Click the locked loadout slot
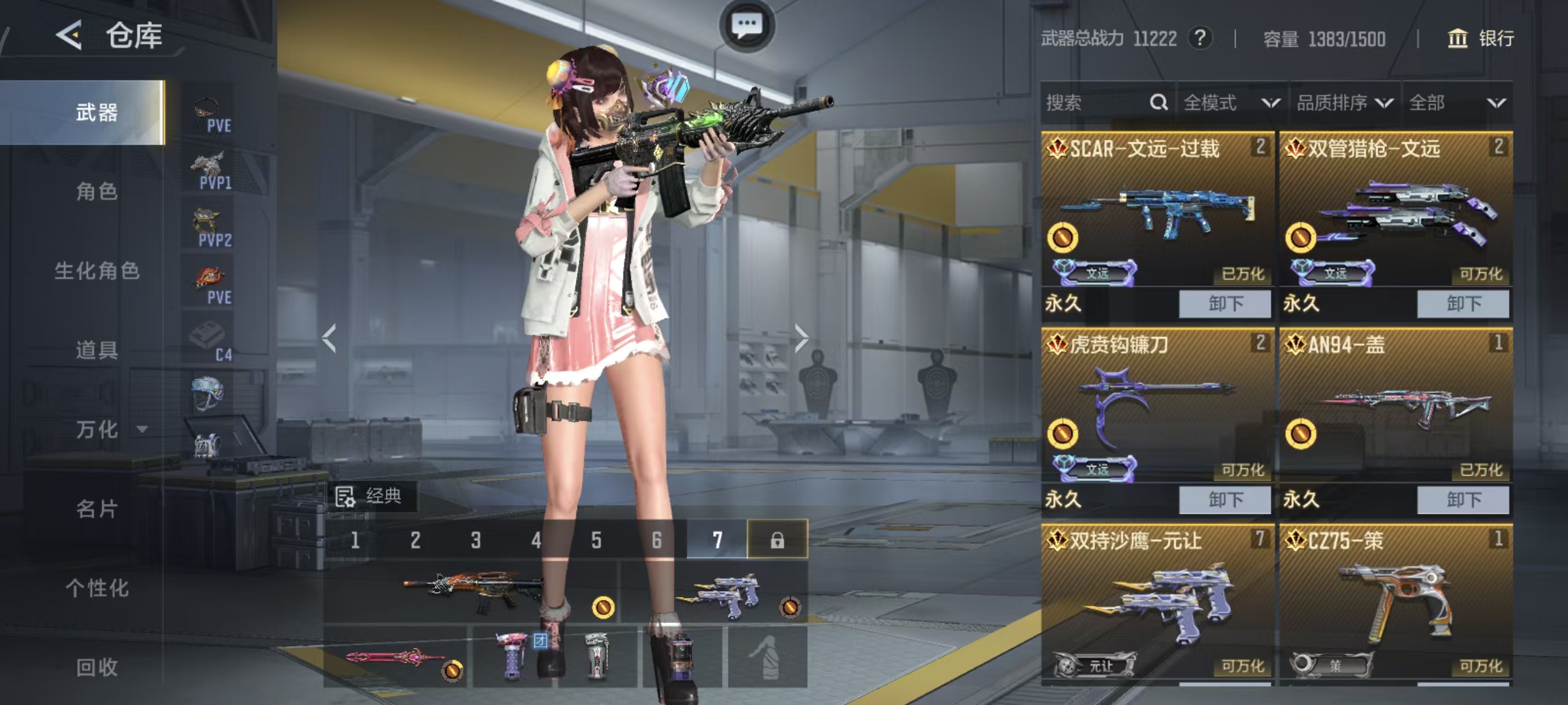The image size is (1568, 705). coord(776,540)
